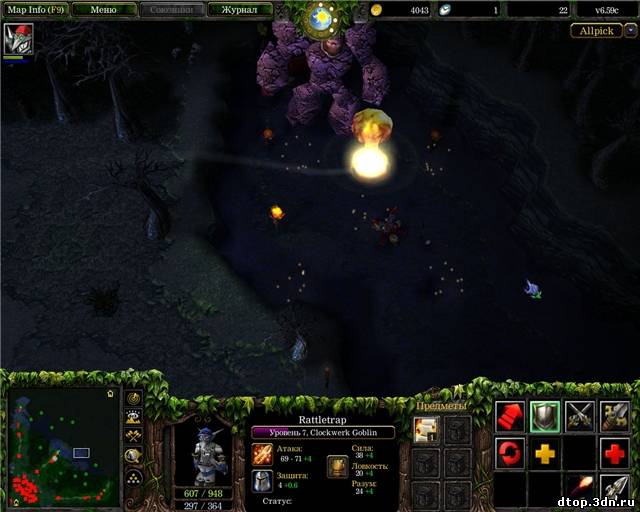The height and width of the screenshot is (512, 640).
Task: Open the Меню button
Action: coord(103,9)
